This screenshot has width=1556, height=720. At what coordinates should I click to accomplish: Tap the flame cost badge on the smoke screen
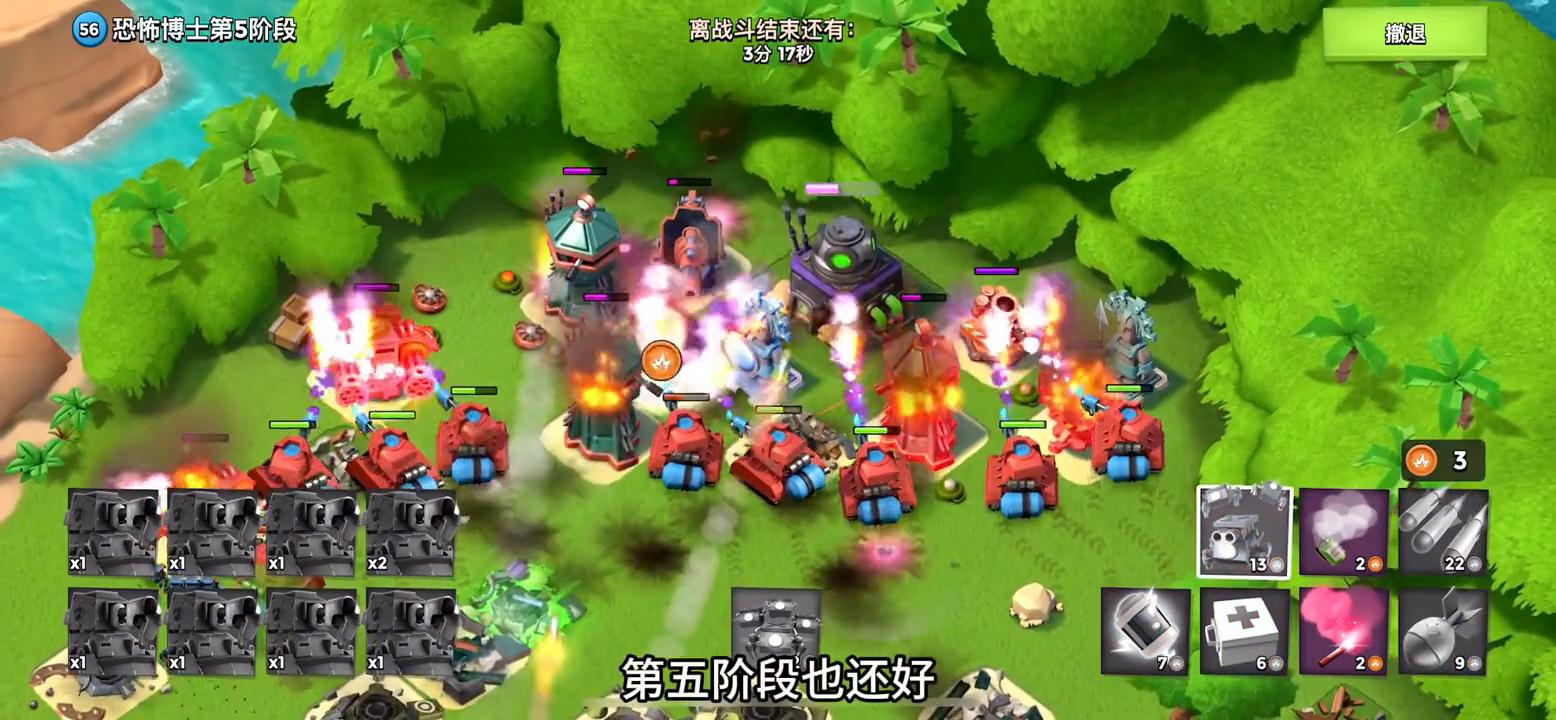click(x=1374, y=563)
